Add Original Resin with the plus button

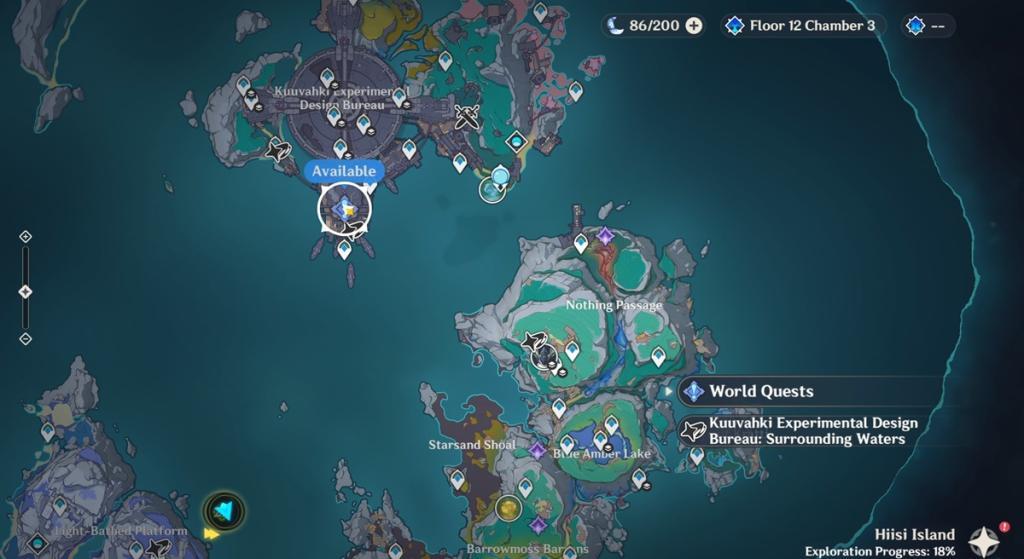pos(693,26)
